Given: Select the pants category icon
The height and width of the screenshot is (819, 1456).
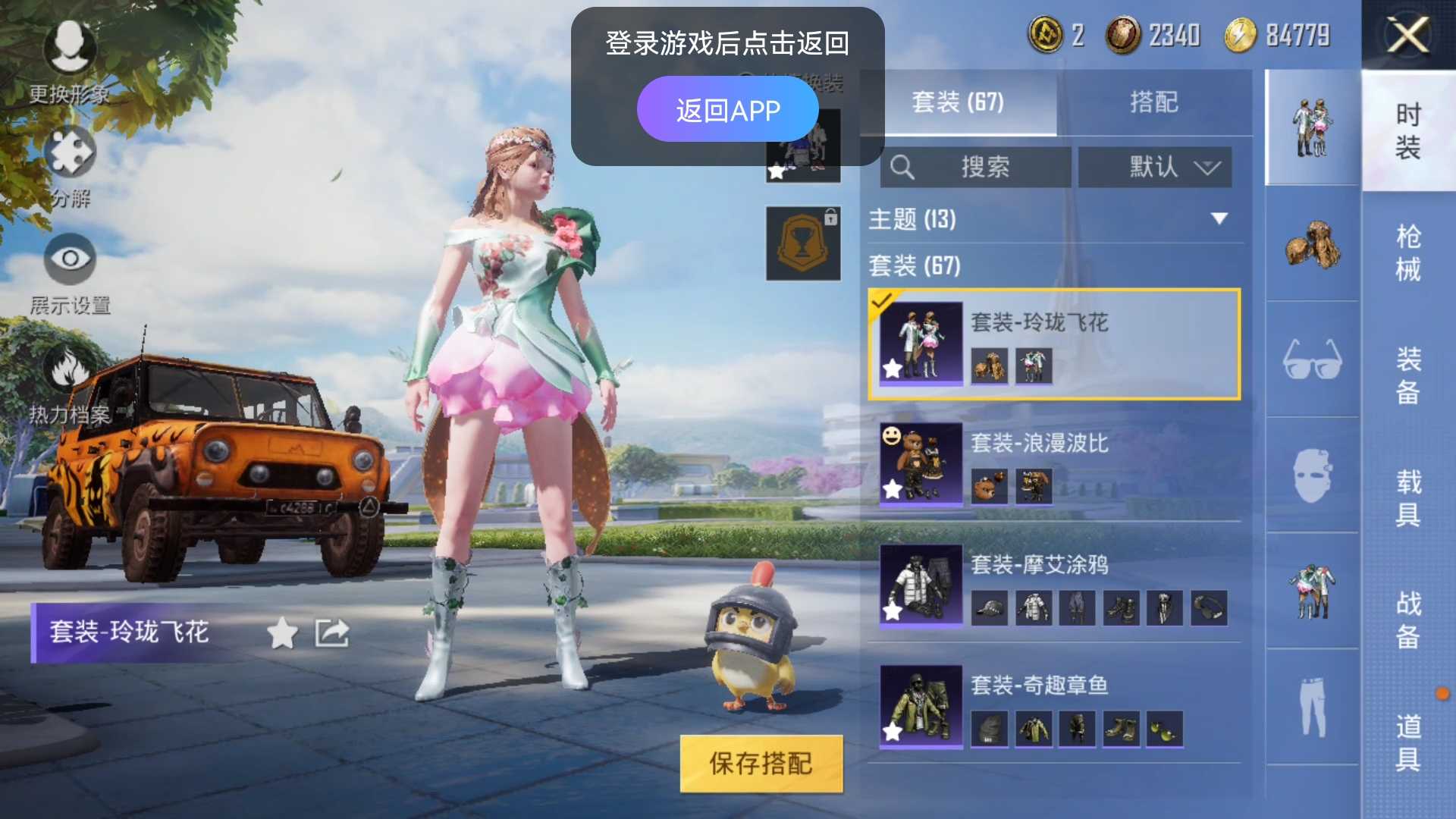Looking at the screenshot, I should click(1311, 705).
